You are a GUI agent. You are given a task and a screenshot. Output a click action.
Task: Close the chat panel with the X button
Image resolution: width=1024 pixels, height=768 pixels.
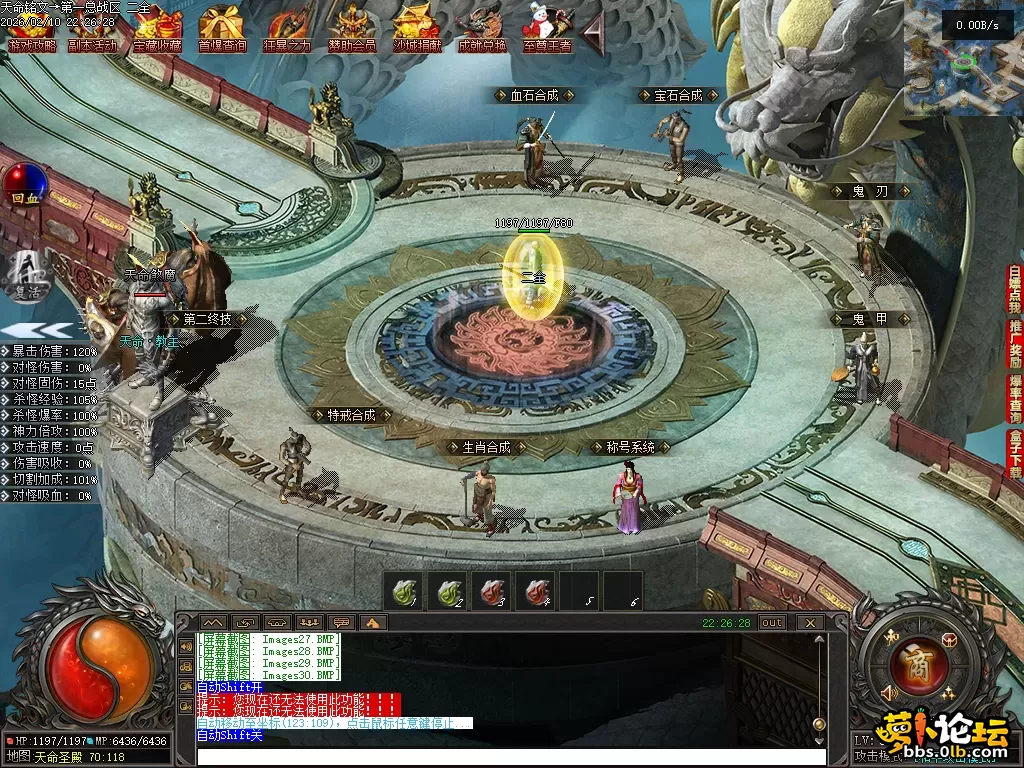(x=810, y=622)
